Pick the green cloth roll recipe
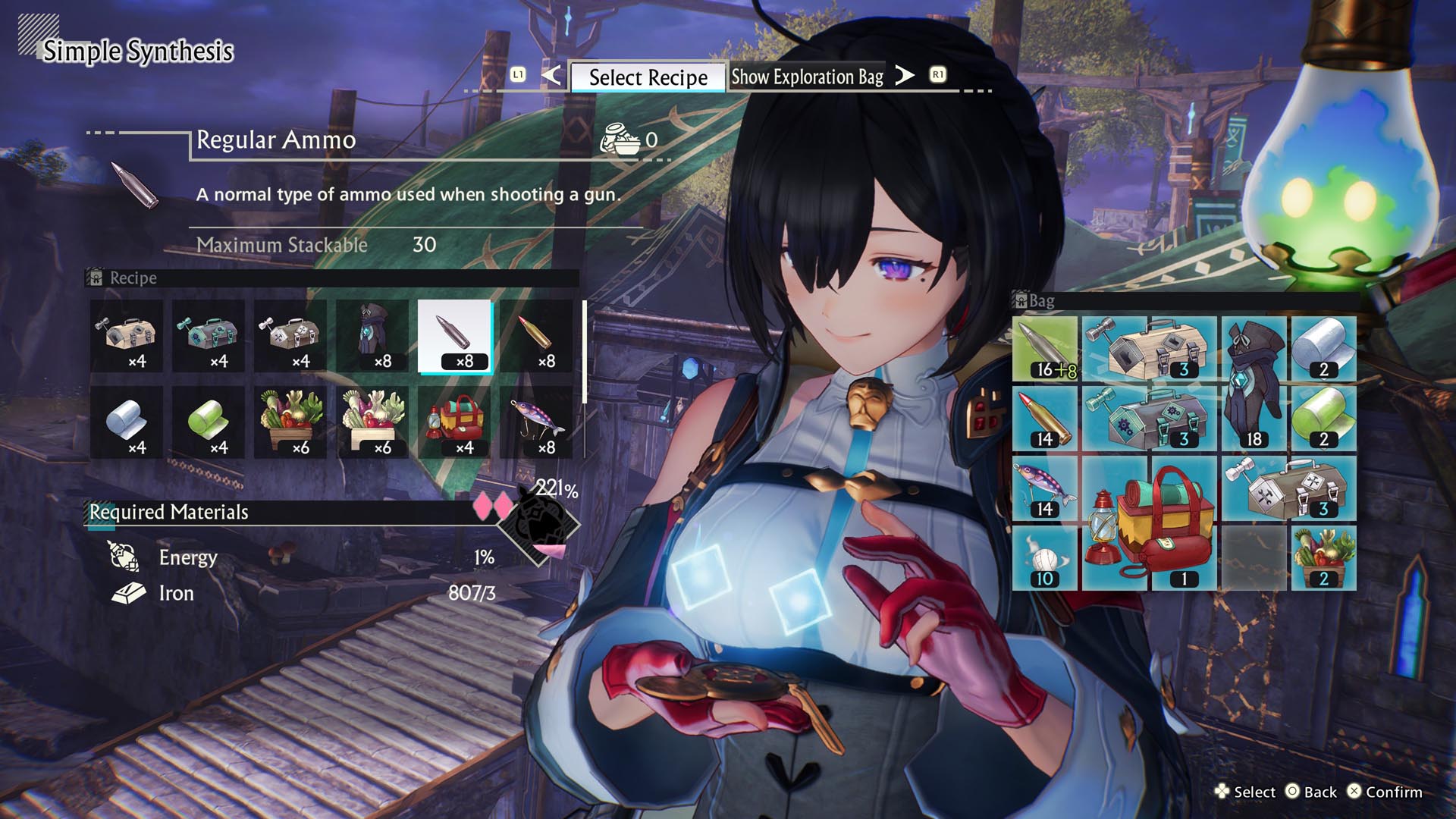This screenshot has height=819, width=1456. tap(209, 422)
